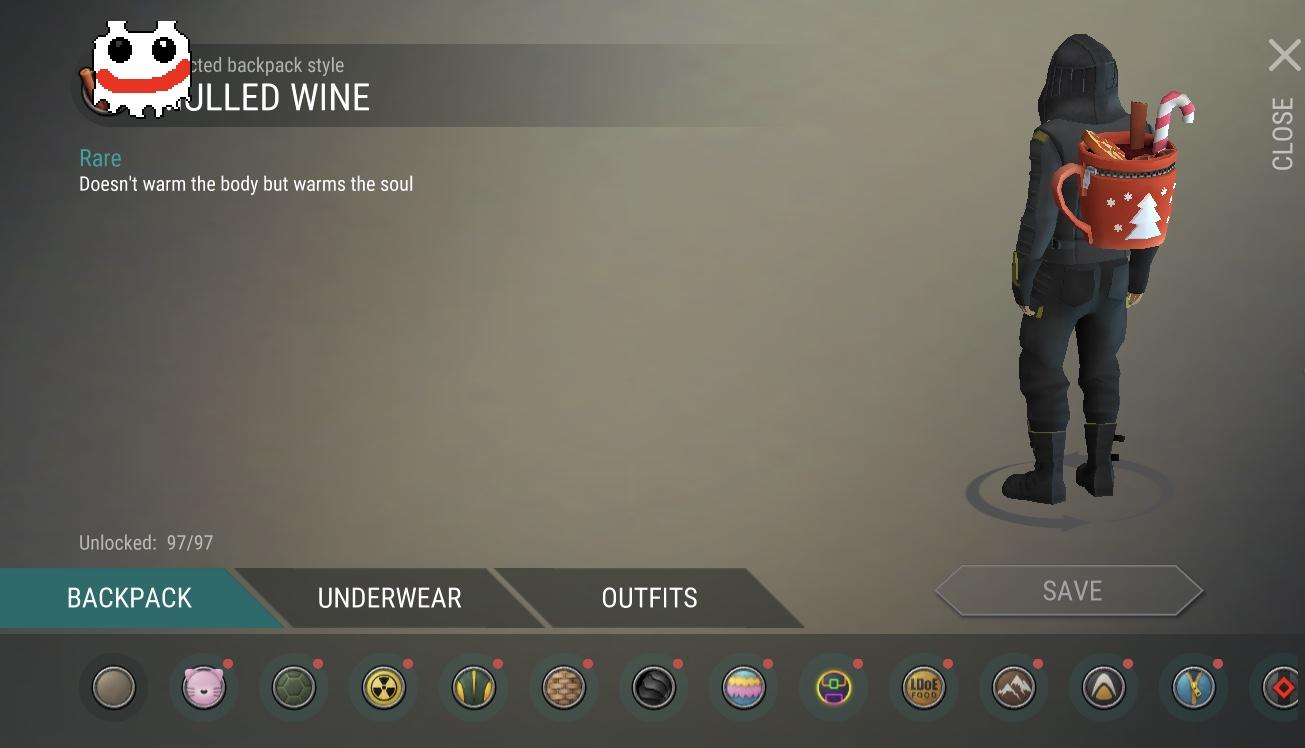Choose the dark green and yellow striped backpack style
The image size is (1305, 748).
[474, 688]
